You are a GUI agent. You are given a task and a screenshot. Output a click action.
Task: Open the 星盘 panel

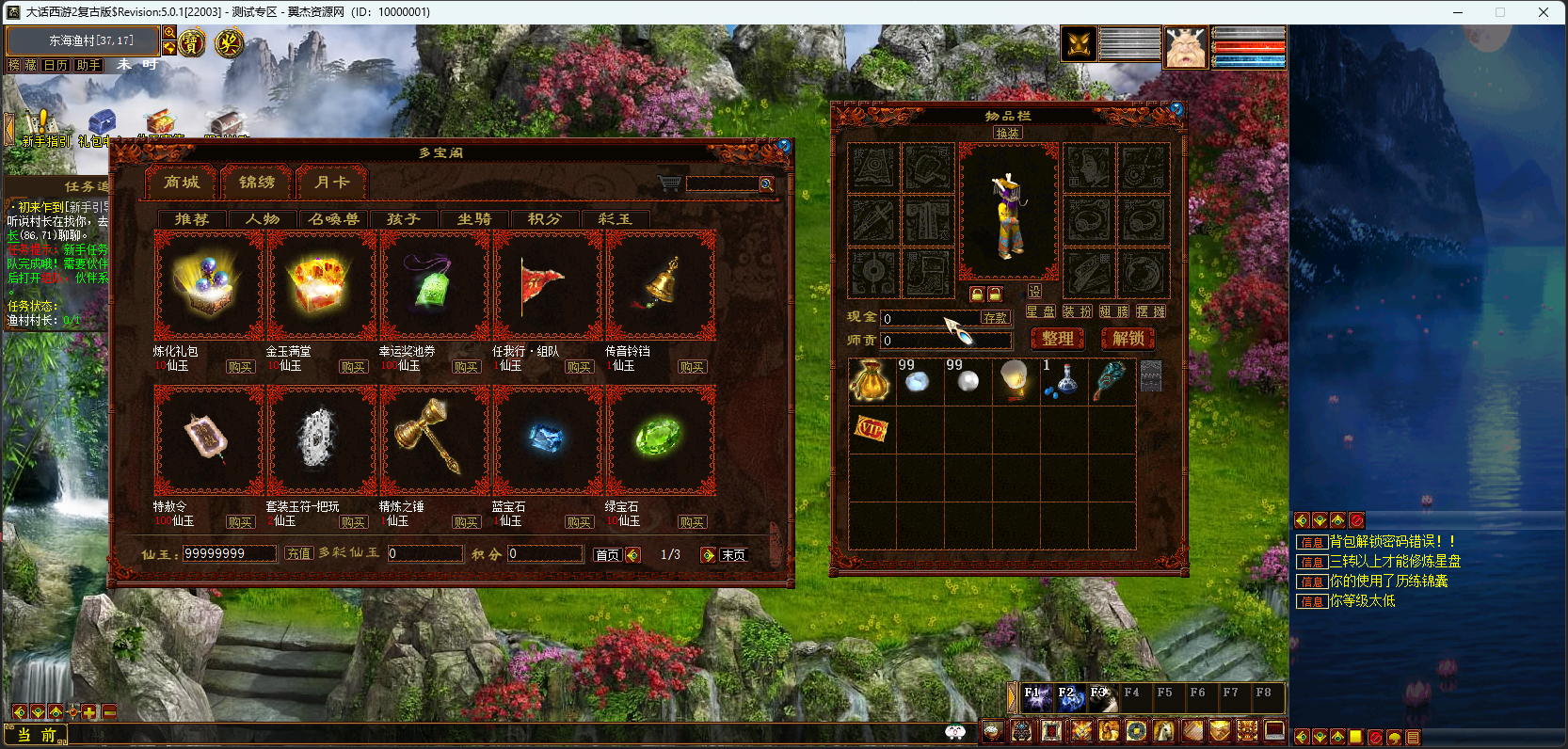(x=1040, y=311)
